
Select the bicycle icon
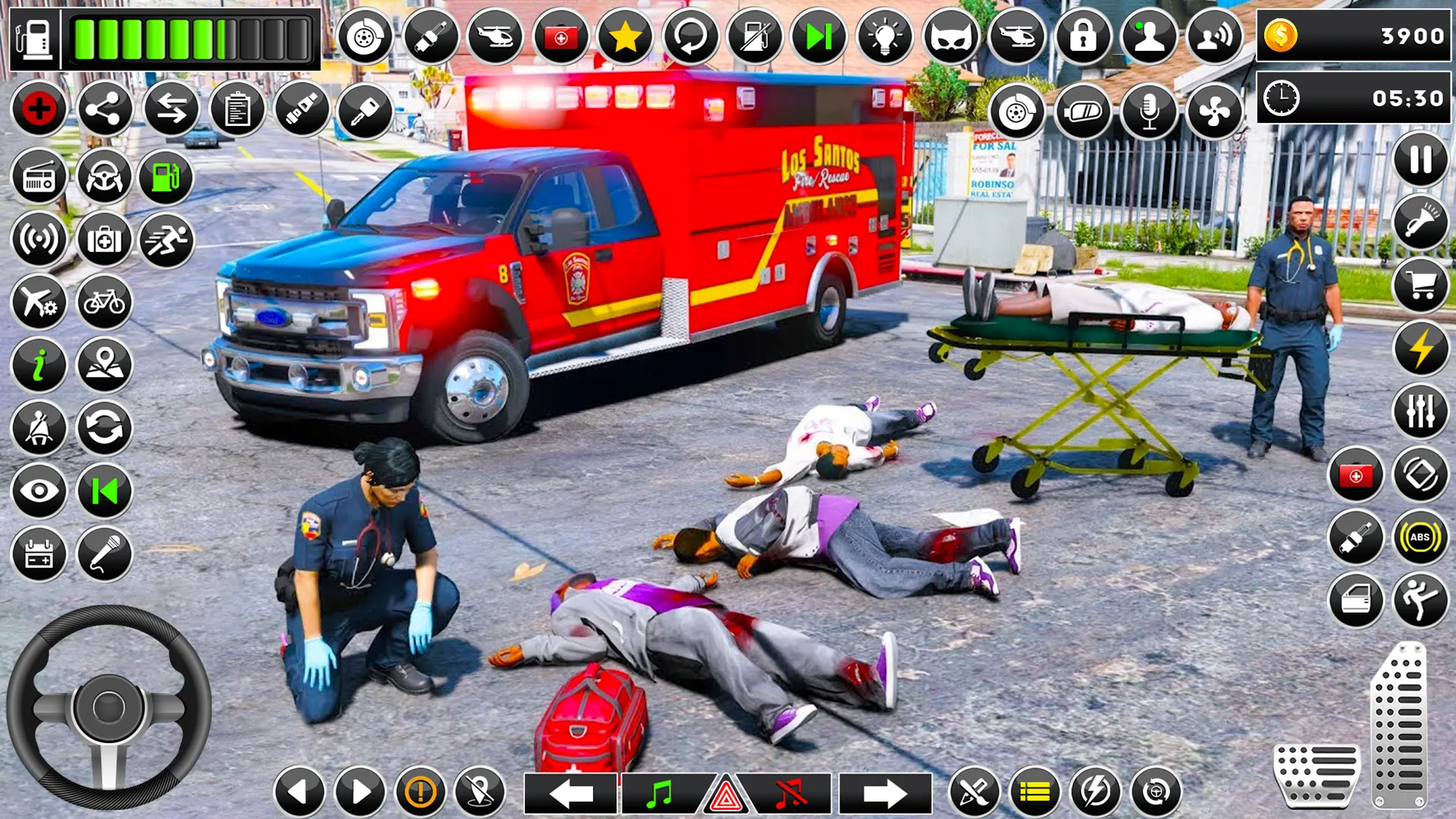tap(105, 303)
